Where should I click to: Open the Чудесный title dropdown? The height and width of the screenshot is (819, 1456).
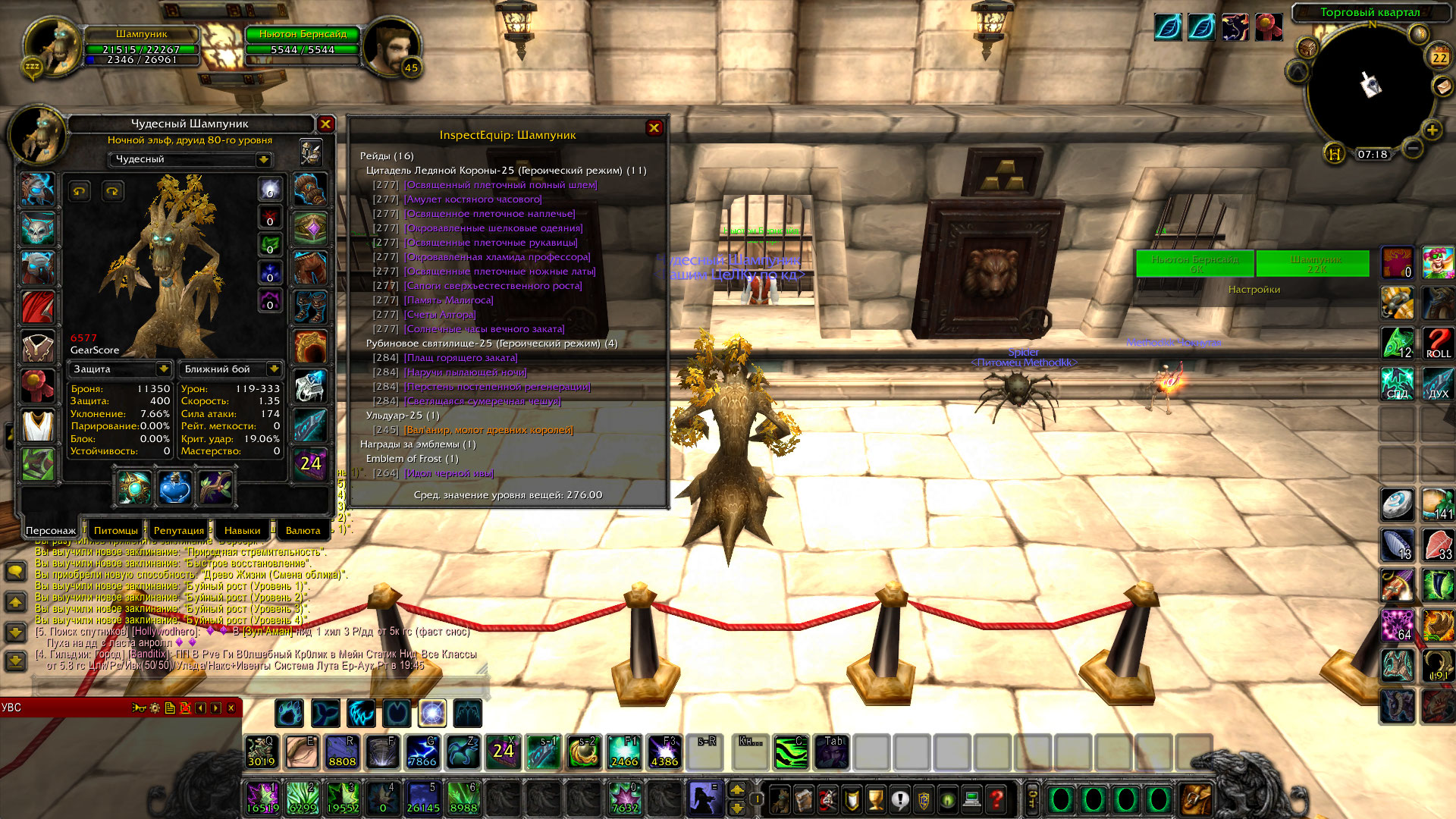click(x=263, y=159)
